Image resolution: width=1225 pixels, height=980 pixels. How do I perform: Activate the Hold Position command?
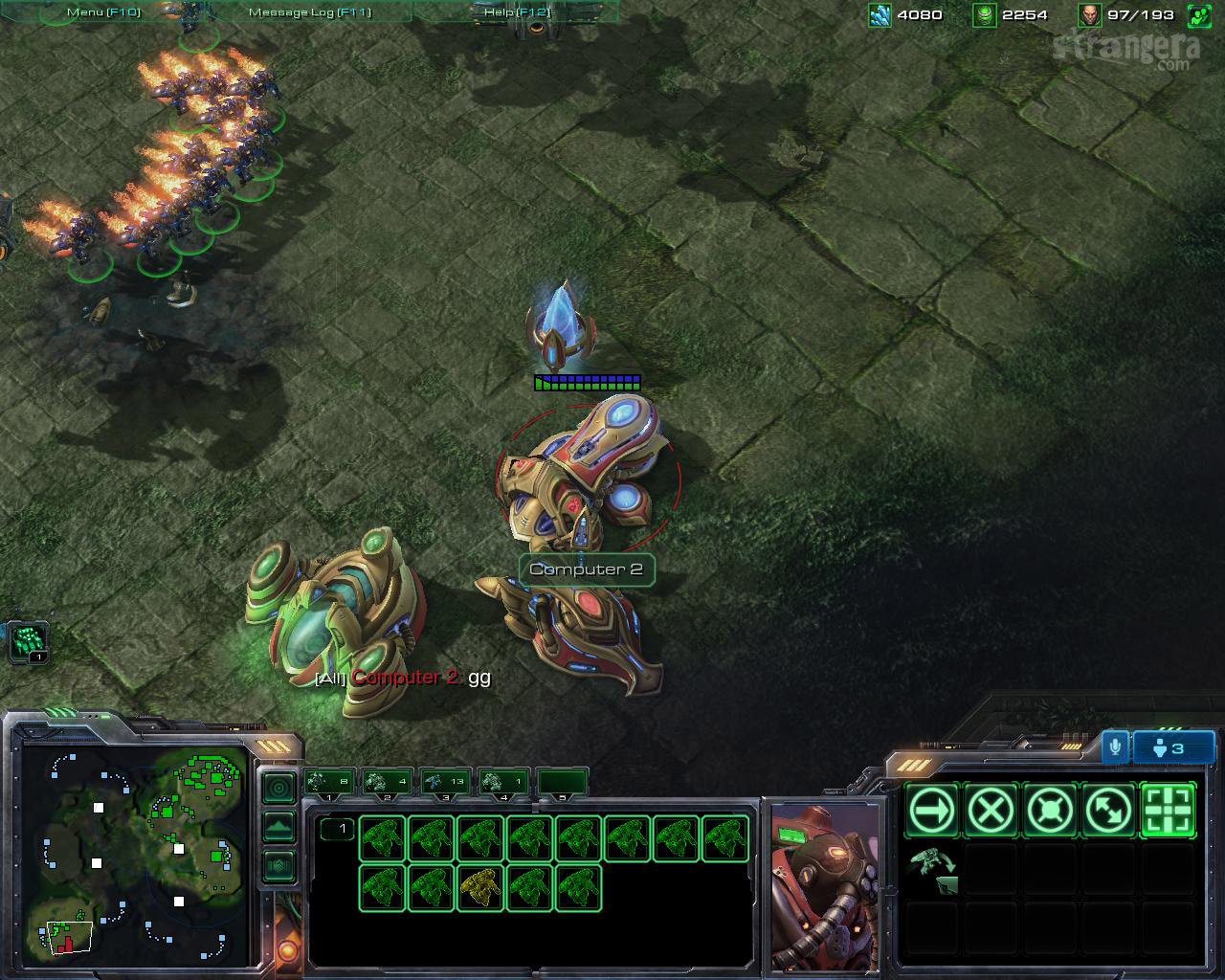coord(1050,811)
